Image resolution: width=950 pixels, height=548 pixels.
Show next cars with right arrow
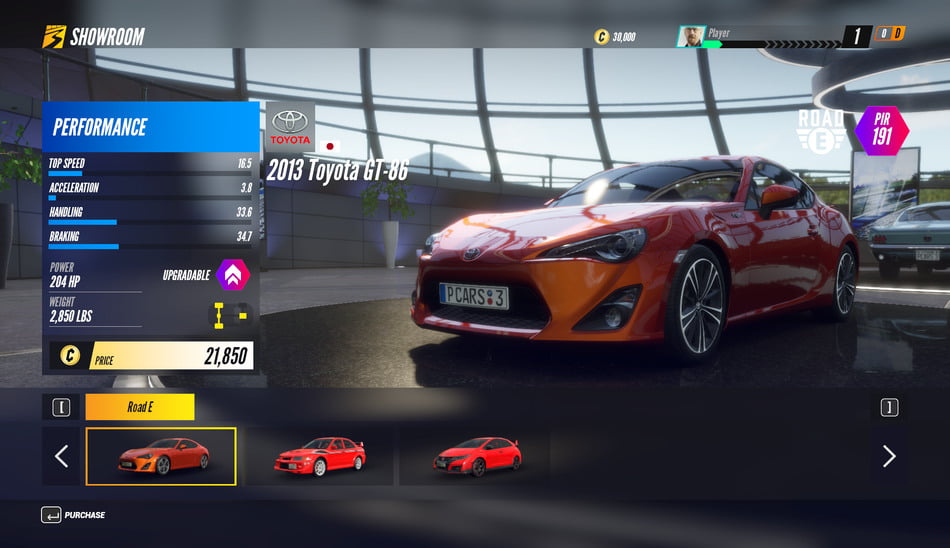(889, 456)
